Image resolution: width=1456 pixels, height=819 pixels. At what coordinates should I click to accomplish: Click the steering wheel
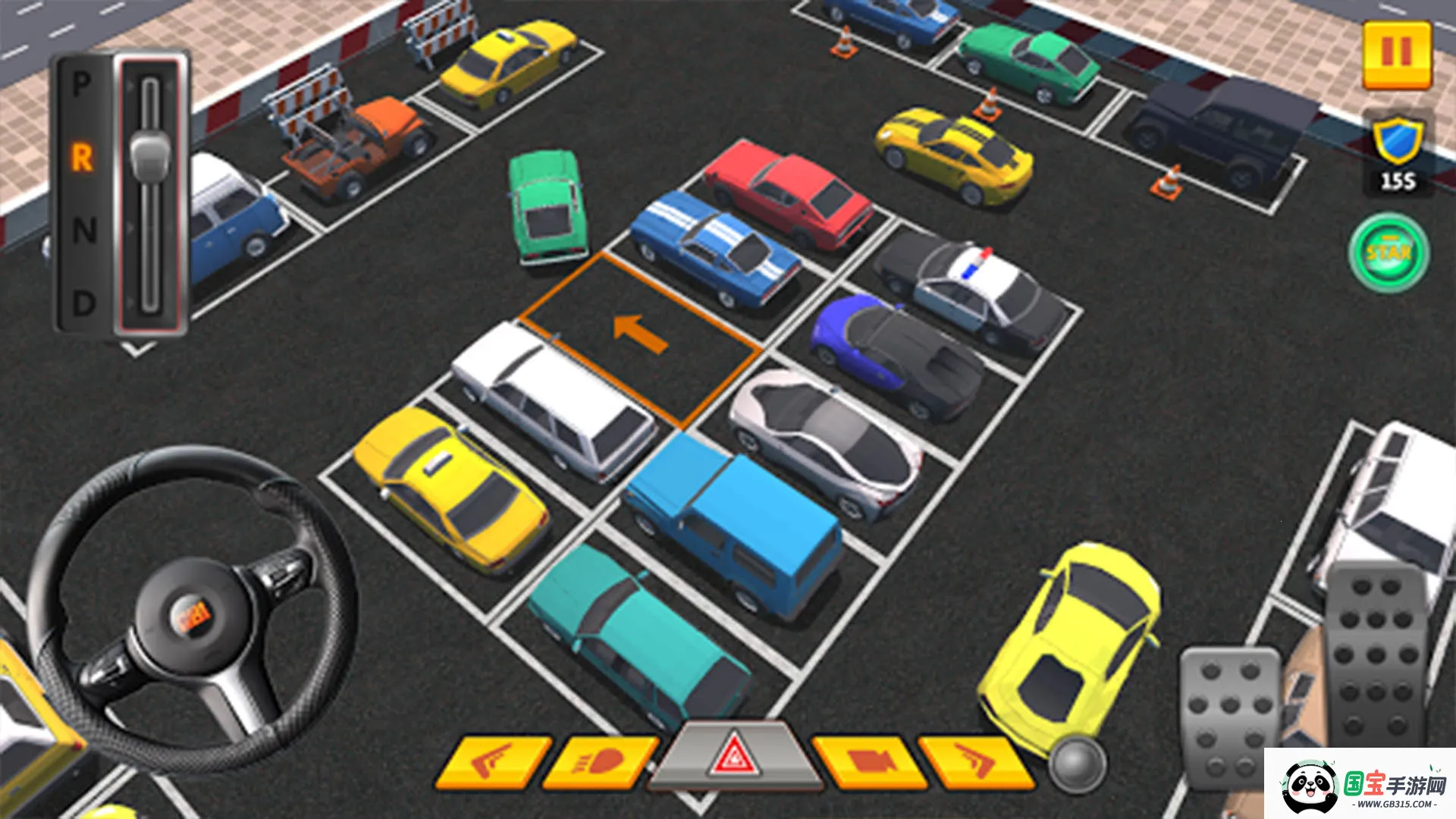pos(193,607)
